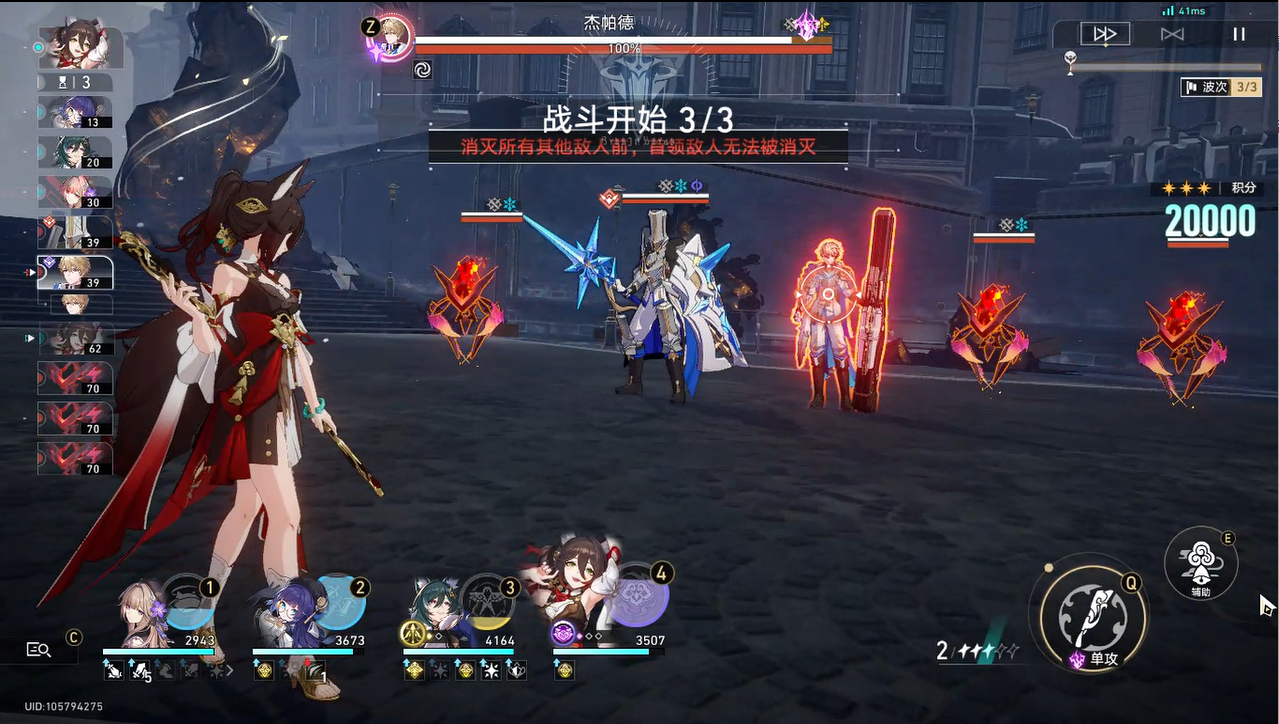Image resolution: width=1279 pixels, height=724 pixels.
Task: Open the 波次 3/3 wave indicator
Action: pos(1221,87)
